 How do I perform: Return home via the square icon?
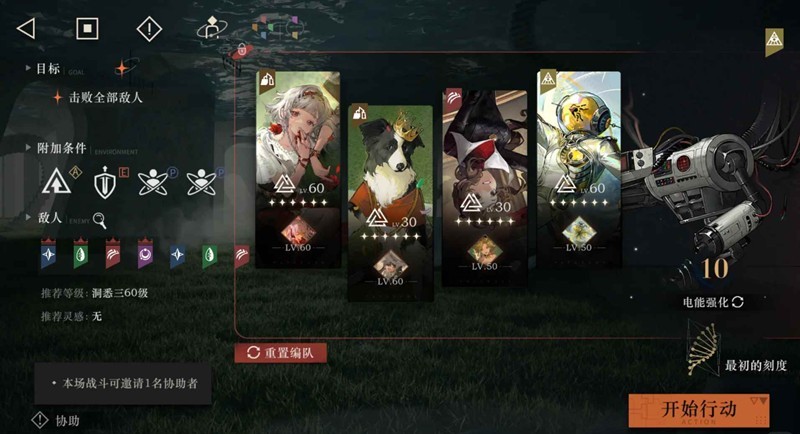(x=88, y=28)
